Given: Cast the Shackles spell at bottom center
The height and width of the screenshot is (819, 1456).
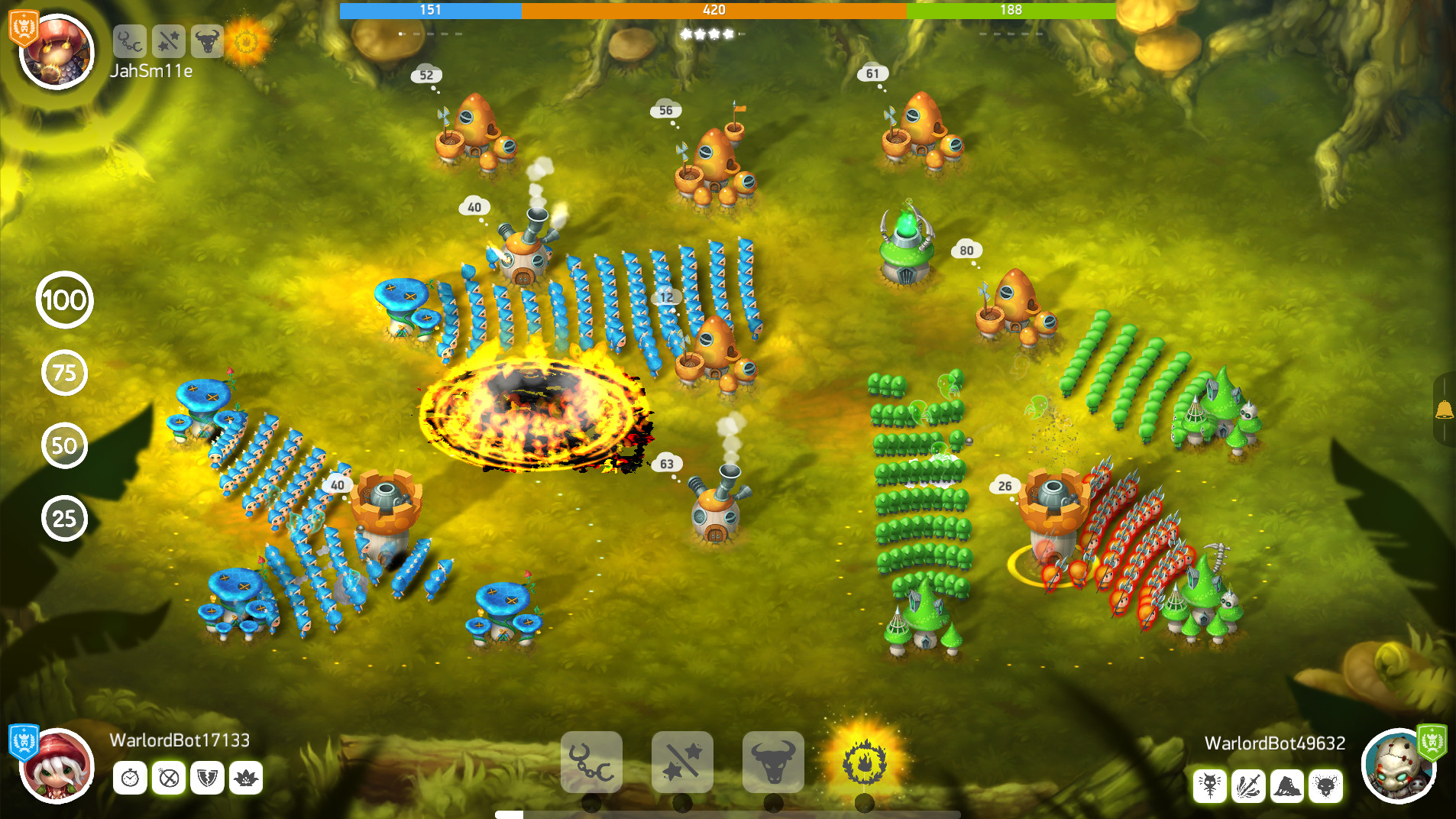Looking at the screenshot, I should coord(590,762).
